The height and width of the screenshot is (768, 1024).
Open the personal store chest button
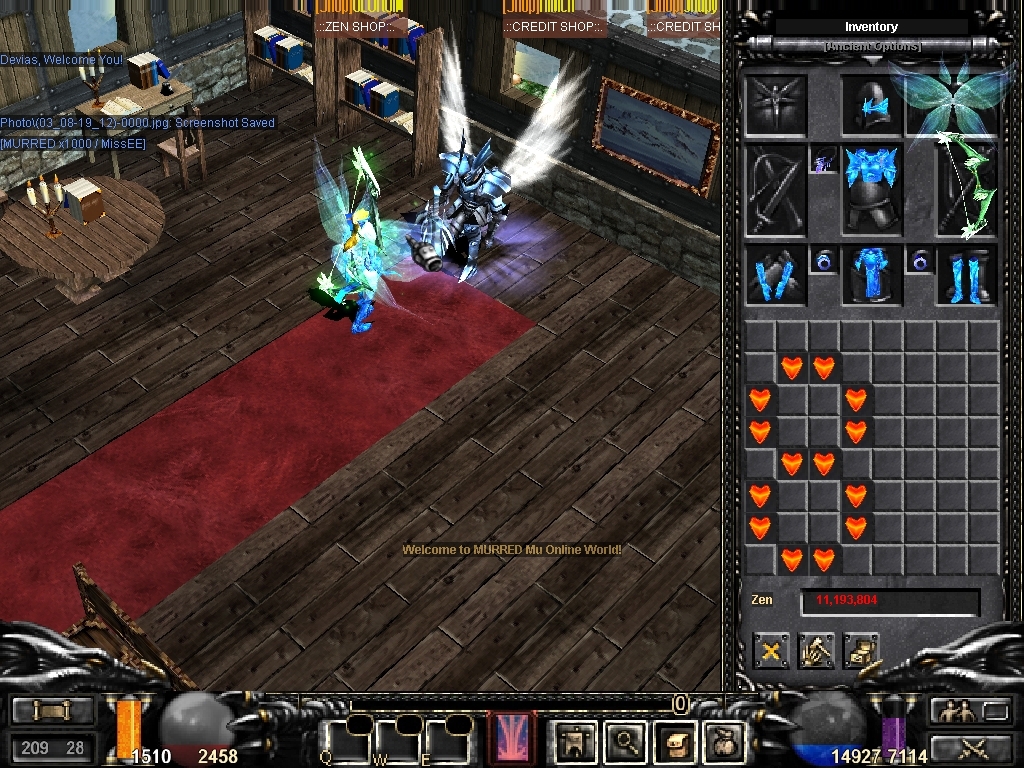861,652
